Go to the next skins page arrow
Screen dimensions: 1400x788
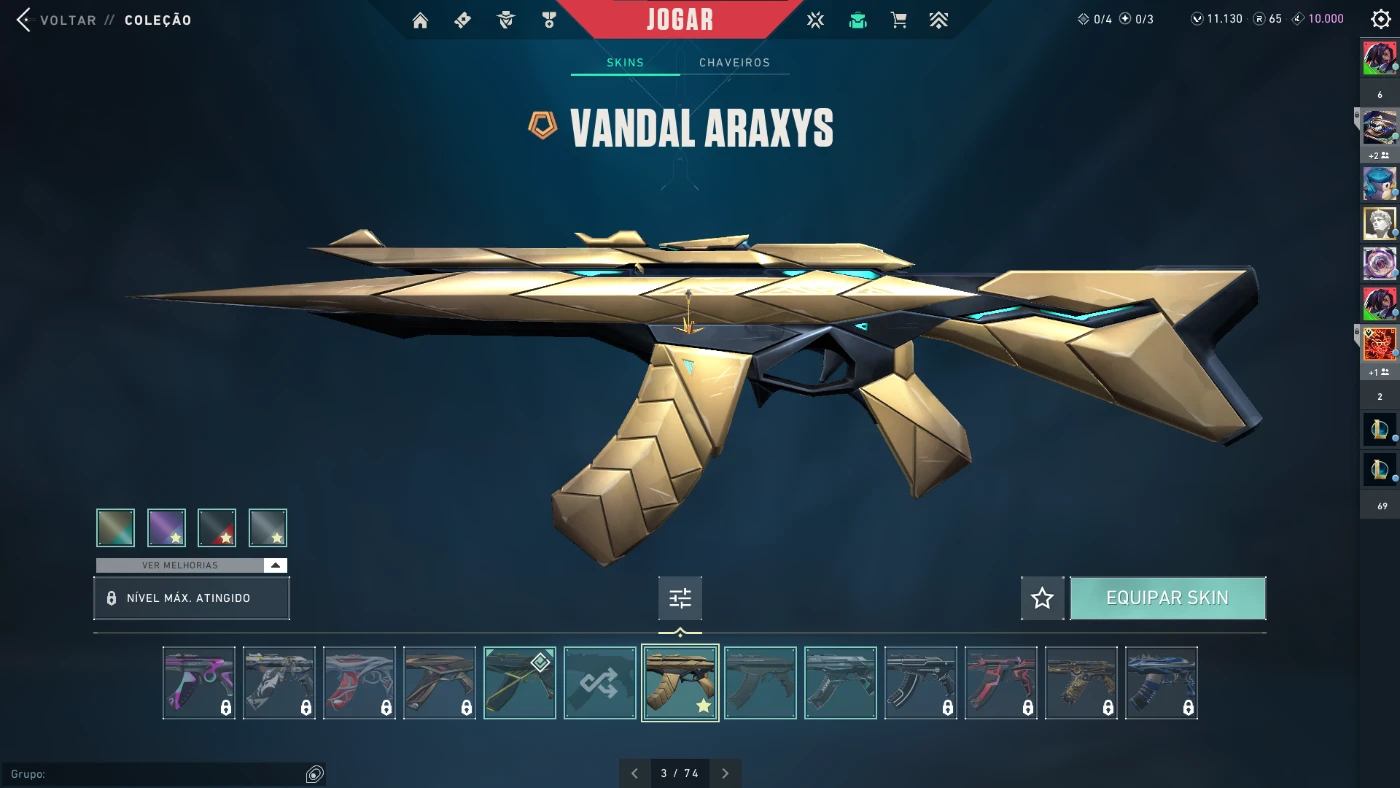[725, 773]
